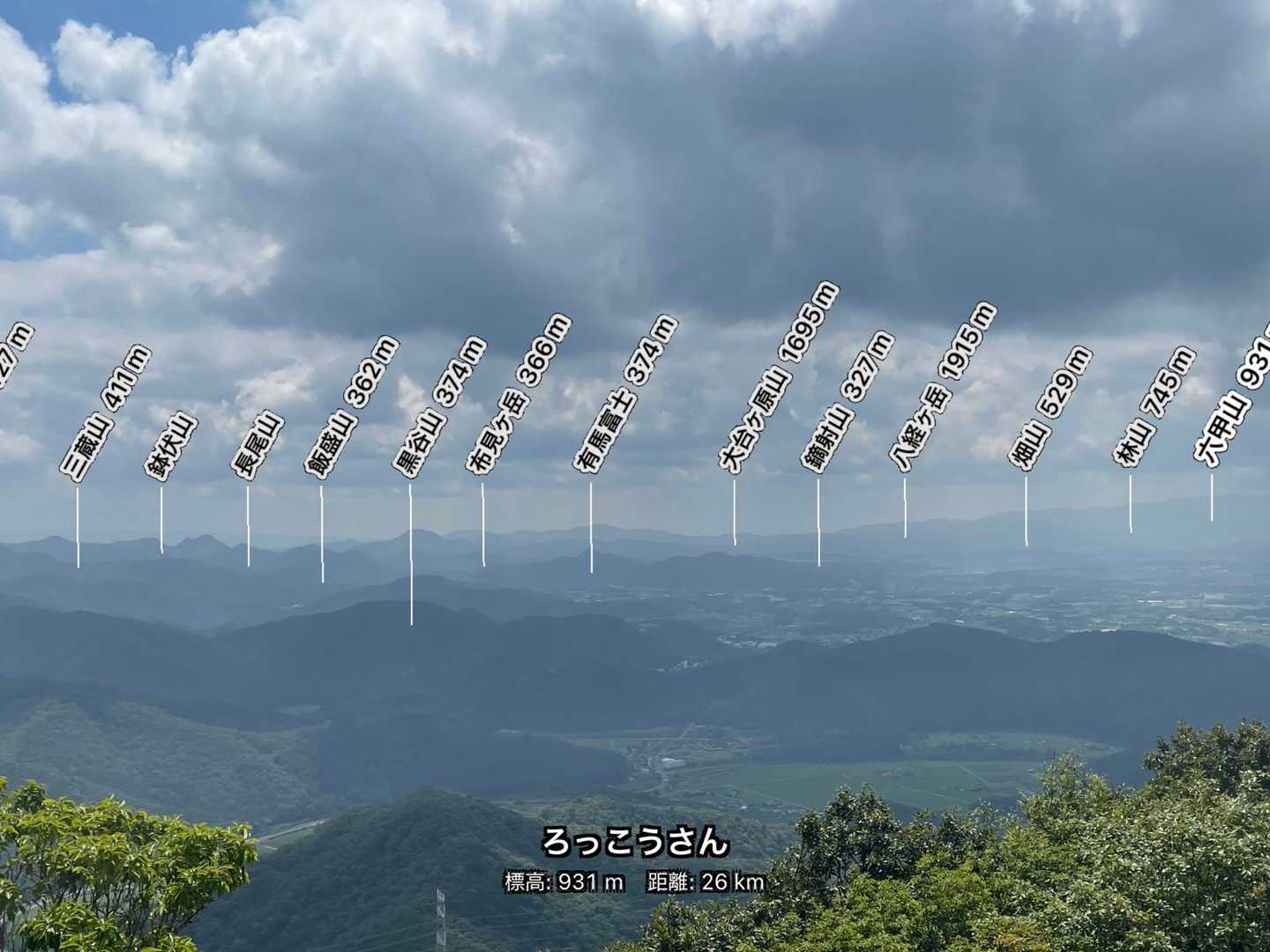Viewport: 1270px width, 952px height.
Task: Select the 林山 745m mountain label
Action: pos(1154,406)
